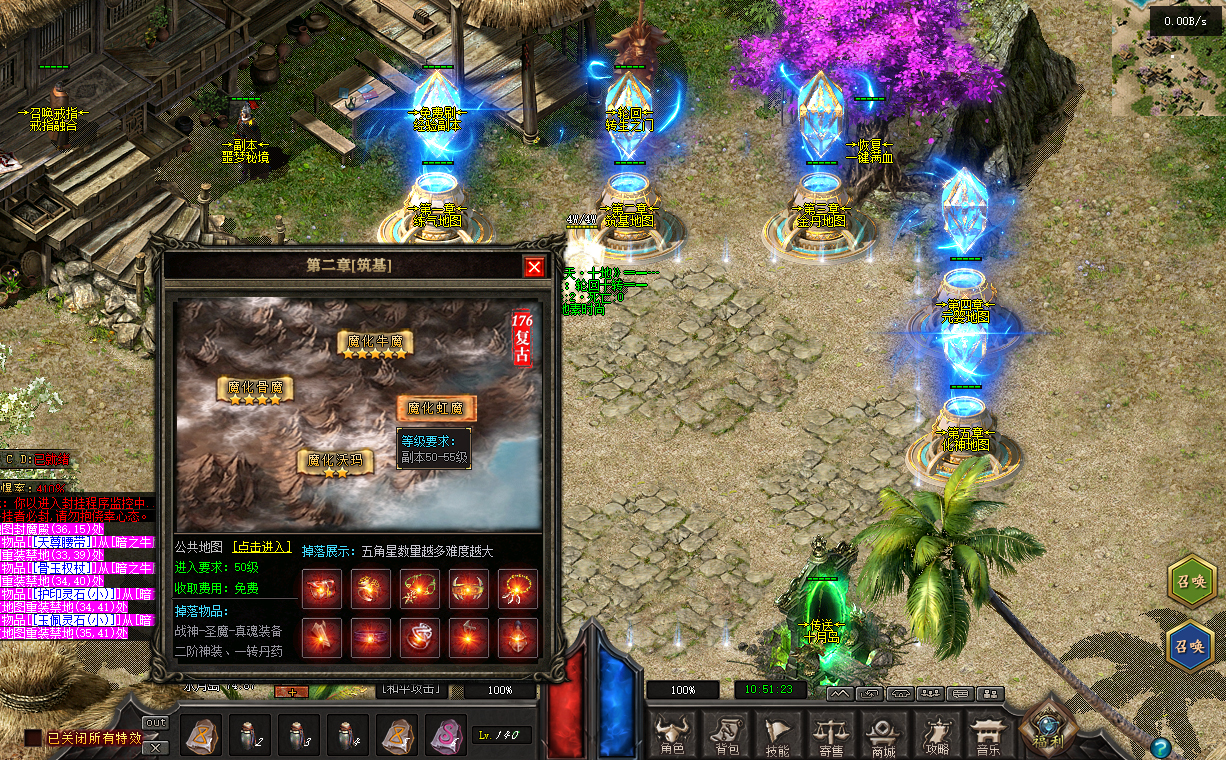
Task: Open the 攻略 strategy guide
Action: [x=937, y=735]
